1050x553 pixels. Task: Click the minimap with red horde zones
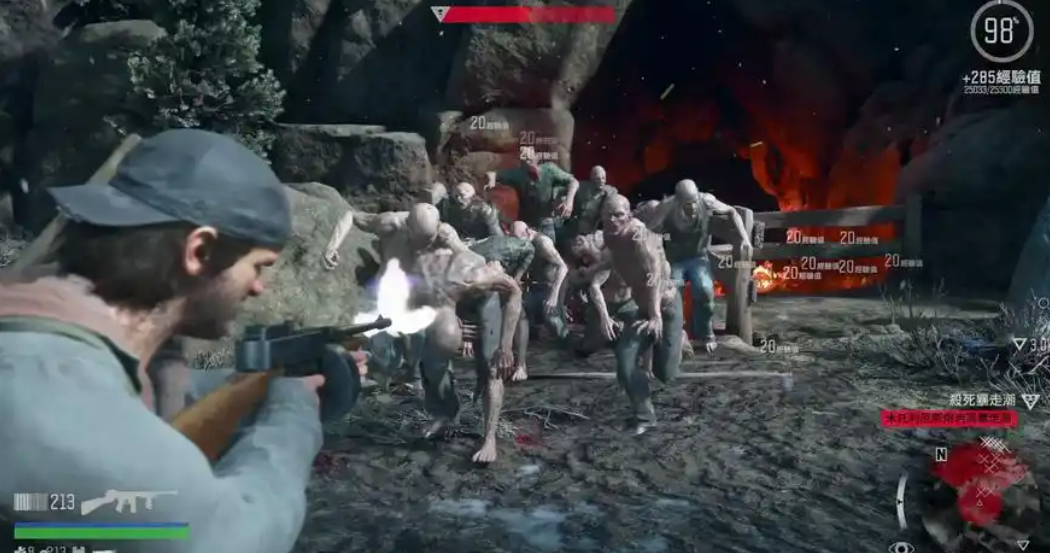[977, 488]
